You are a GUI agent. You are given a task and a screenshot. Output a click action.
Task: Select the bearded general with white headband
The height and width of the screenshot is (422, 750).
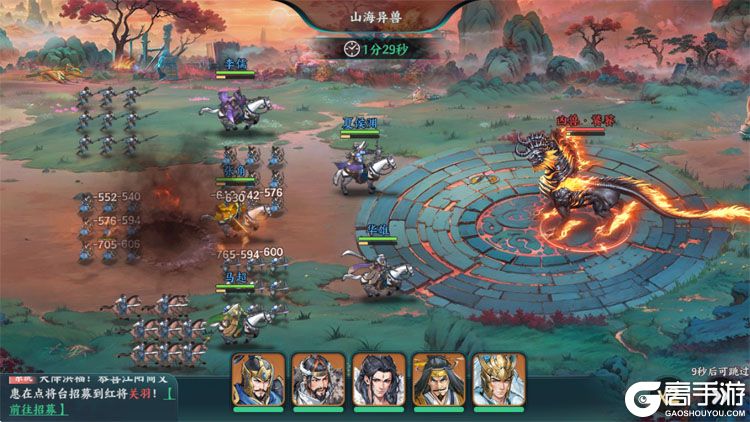point(318,380)
